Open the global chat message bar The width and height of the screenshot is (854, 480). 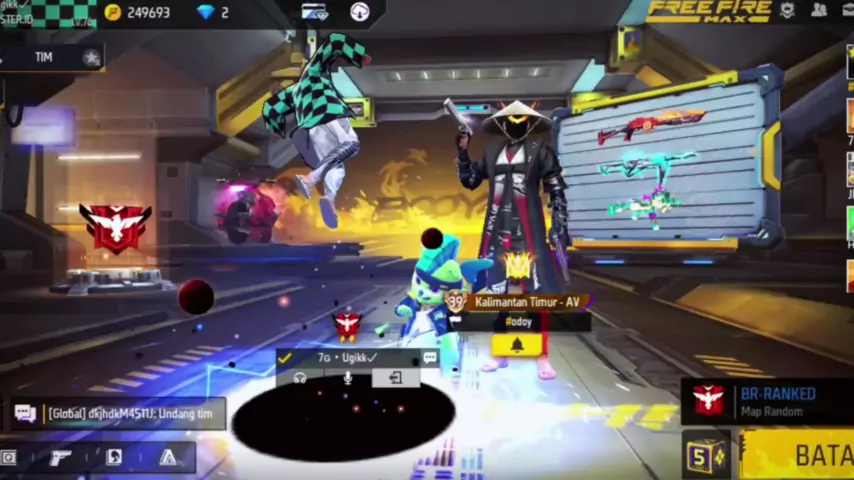pyautogui.click(x=118, y=413)
